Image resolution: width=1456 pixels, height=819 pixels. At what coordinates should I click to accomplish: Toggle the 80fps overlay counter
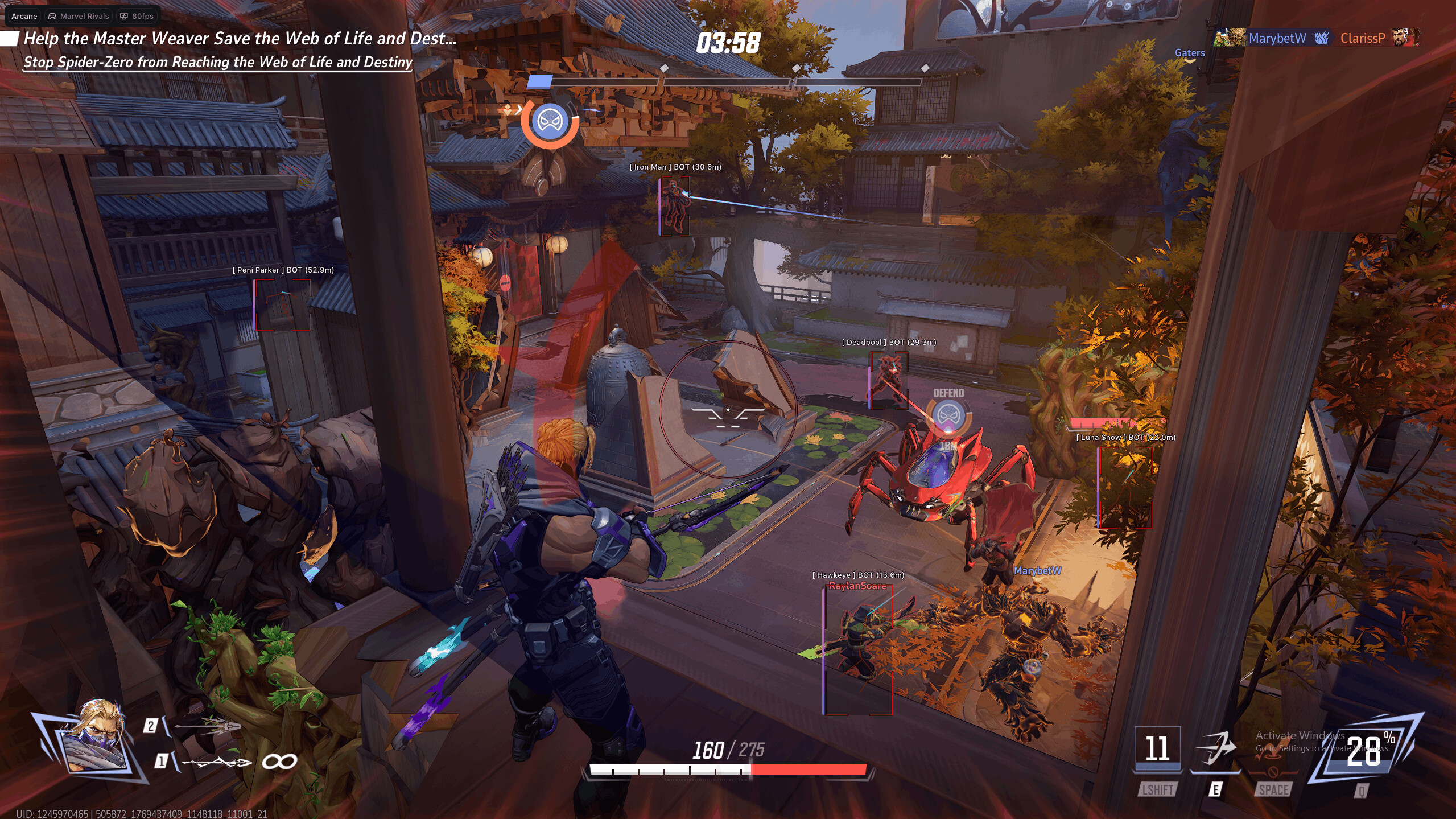point(137,16)
